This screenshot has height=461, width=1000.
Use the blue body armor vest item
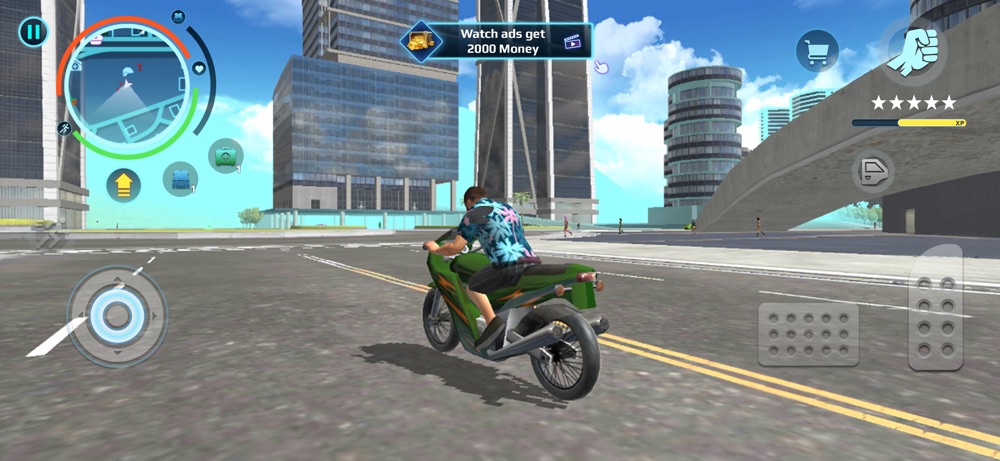(180, 179)
